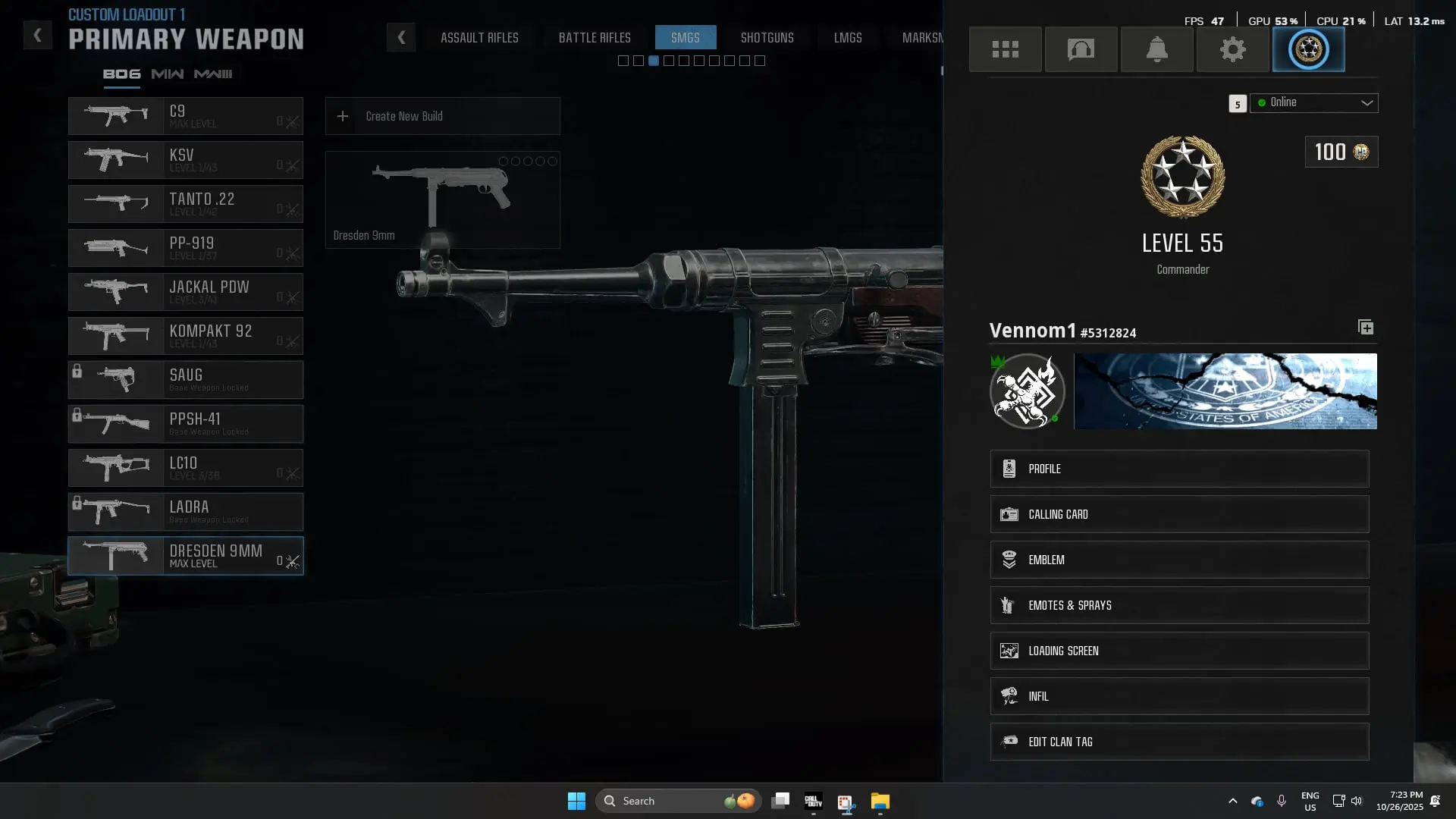1456x819 pixels.
Task: Open the settings gear icon
Action: coord(1232,49)
